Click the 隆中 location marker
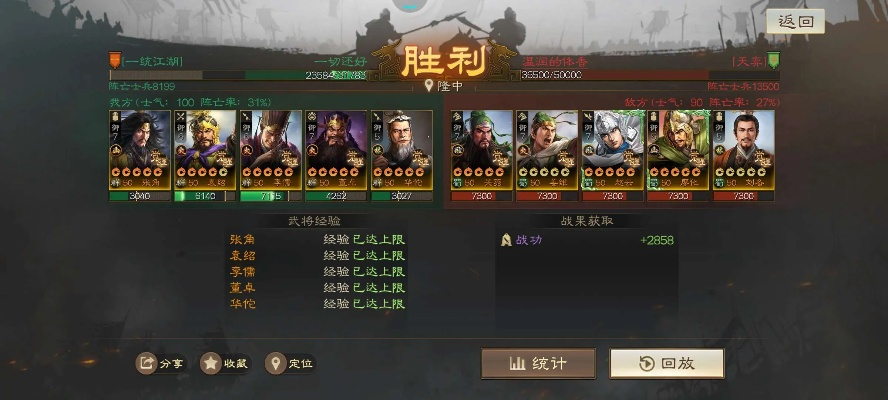 pyautogui.click(x=444, y=86)
